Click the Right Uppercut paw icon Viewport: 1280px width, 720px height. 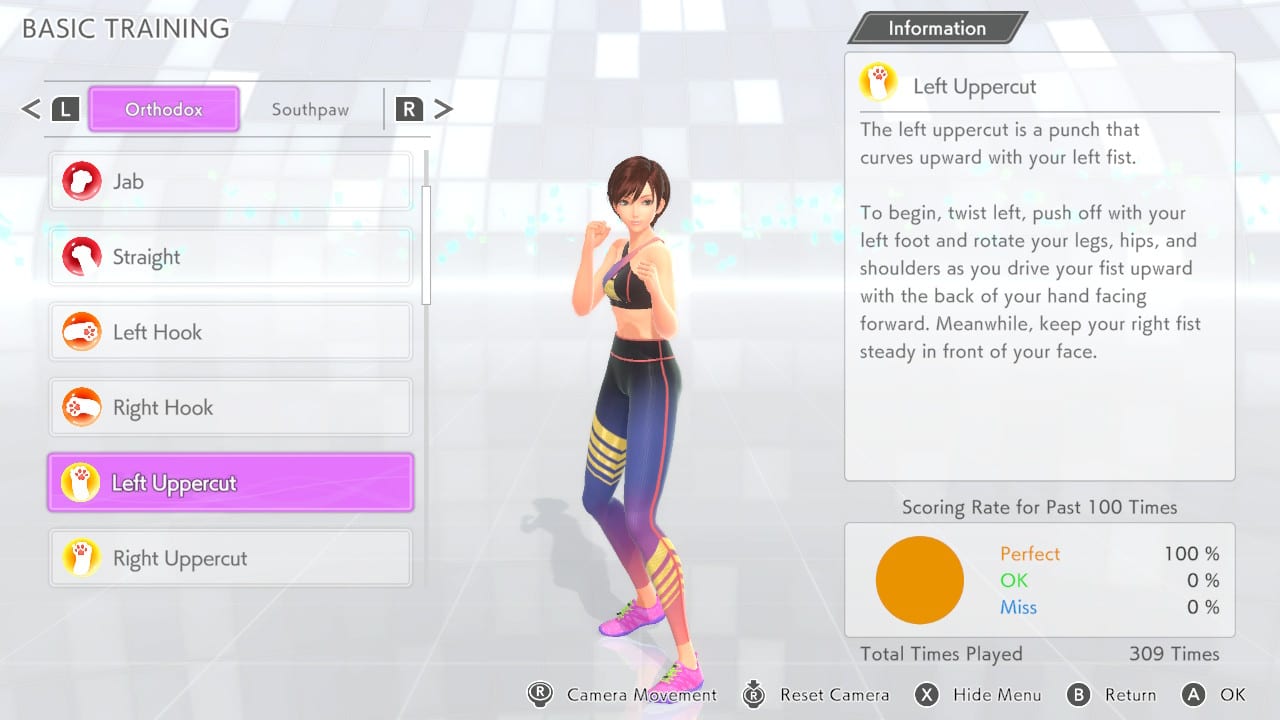(x=82, y=558)
